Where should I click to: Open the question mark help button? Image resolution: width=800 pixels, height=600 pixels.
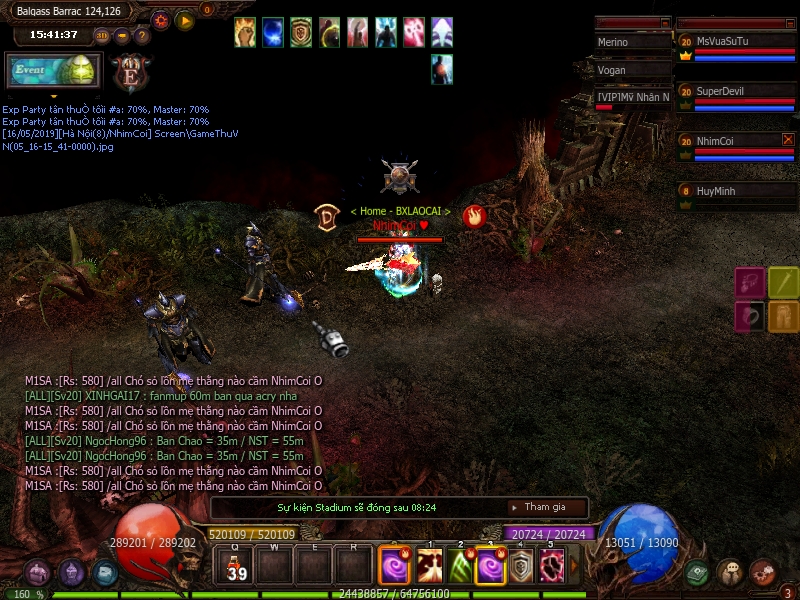[142, 35]
